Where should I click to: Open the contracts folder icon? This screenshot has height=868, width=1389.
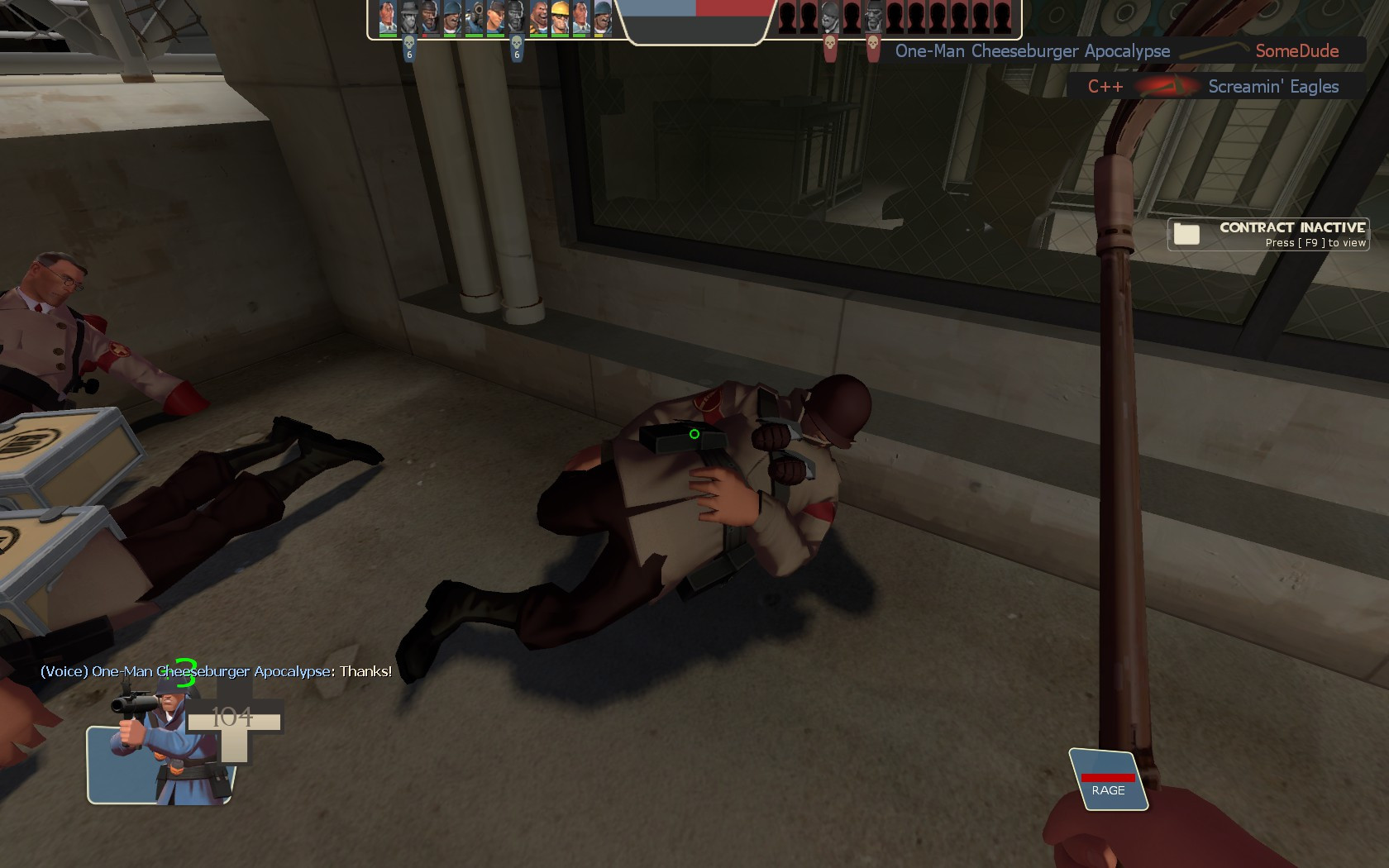(x=1188, y=234)
